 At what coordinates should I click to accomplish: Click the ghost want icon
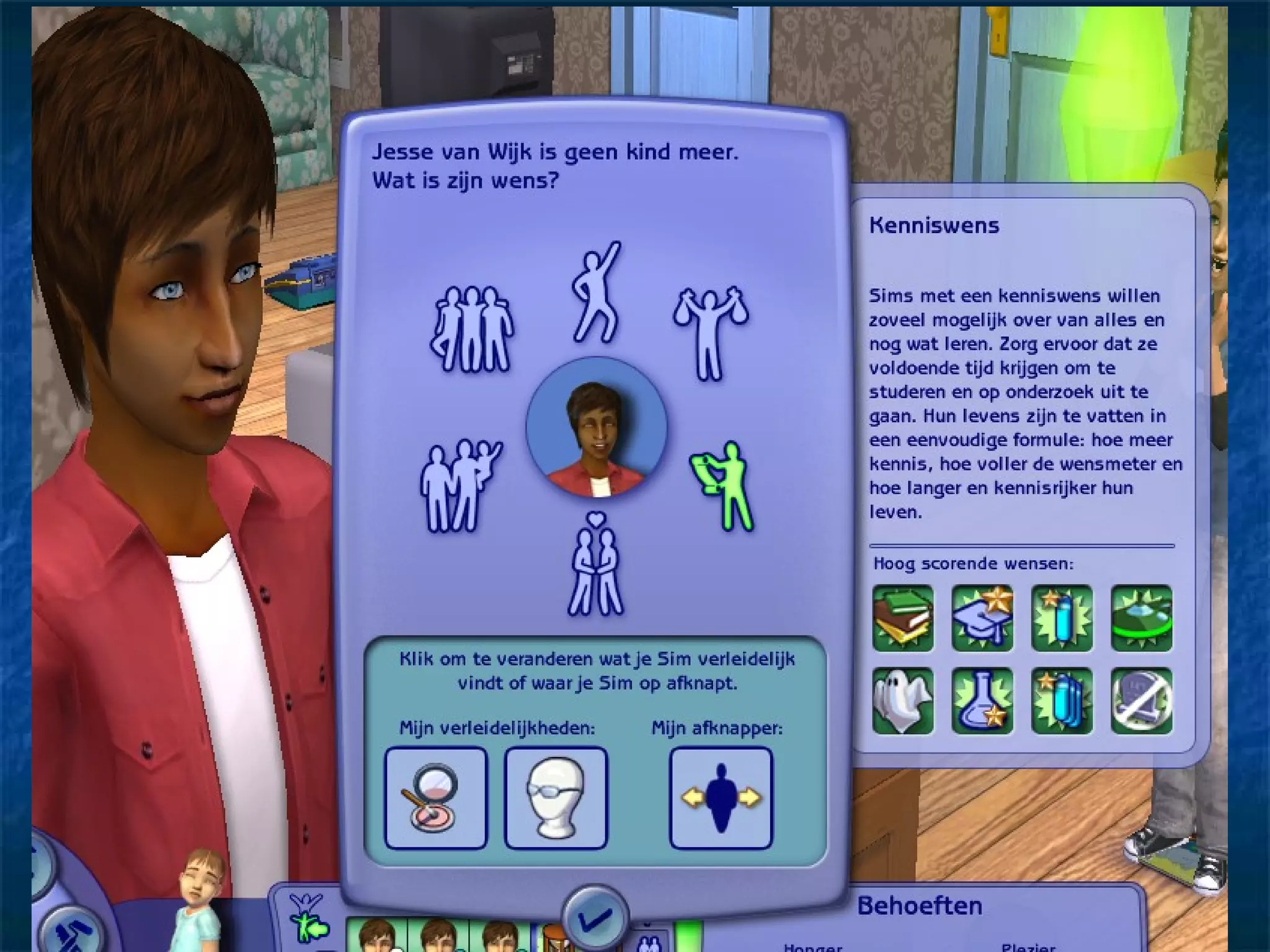[x=902, y=701]
